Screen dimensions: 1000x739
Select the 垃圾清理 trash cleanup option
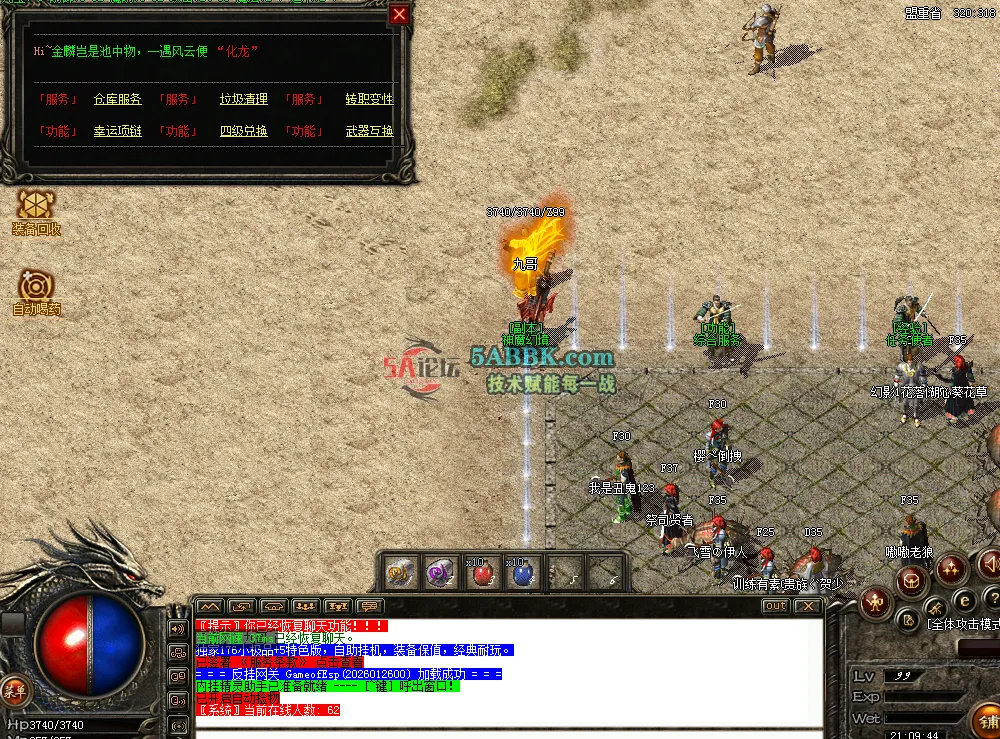pyautogui.click(x=244, y=100)
